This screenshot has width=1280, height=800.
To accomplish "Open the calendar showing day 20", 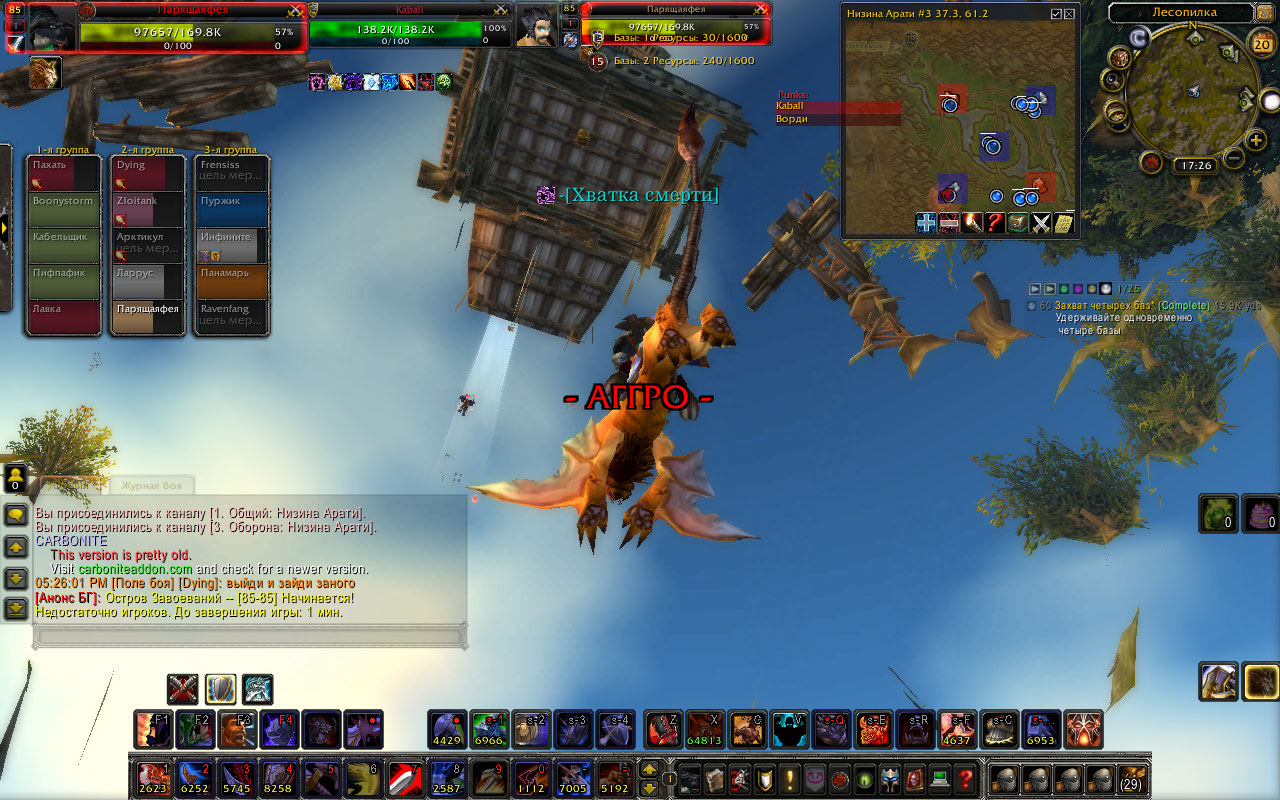I will pos(1262,43).
